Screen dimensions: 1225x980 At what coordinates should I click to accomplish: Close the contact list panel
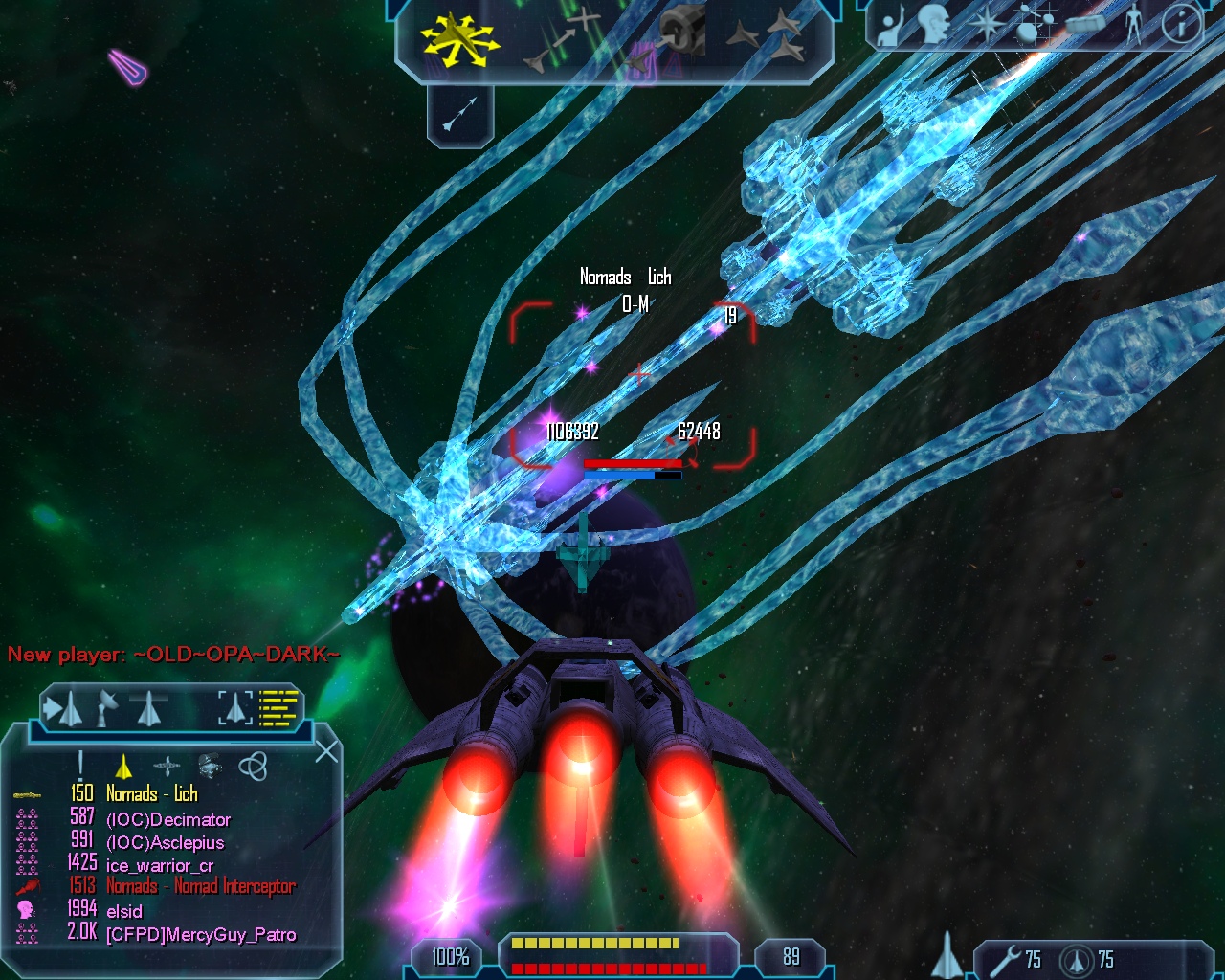pos(326,751)
